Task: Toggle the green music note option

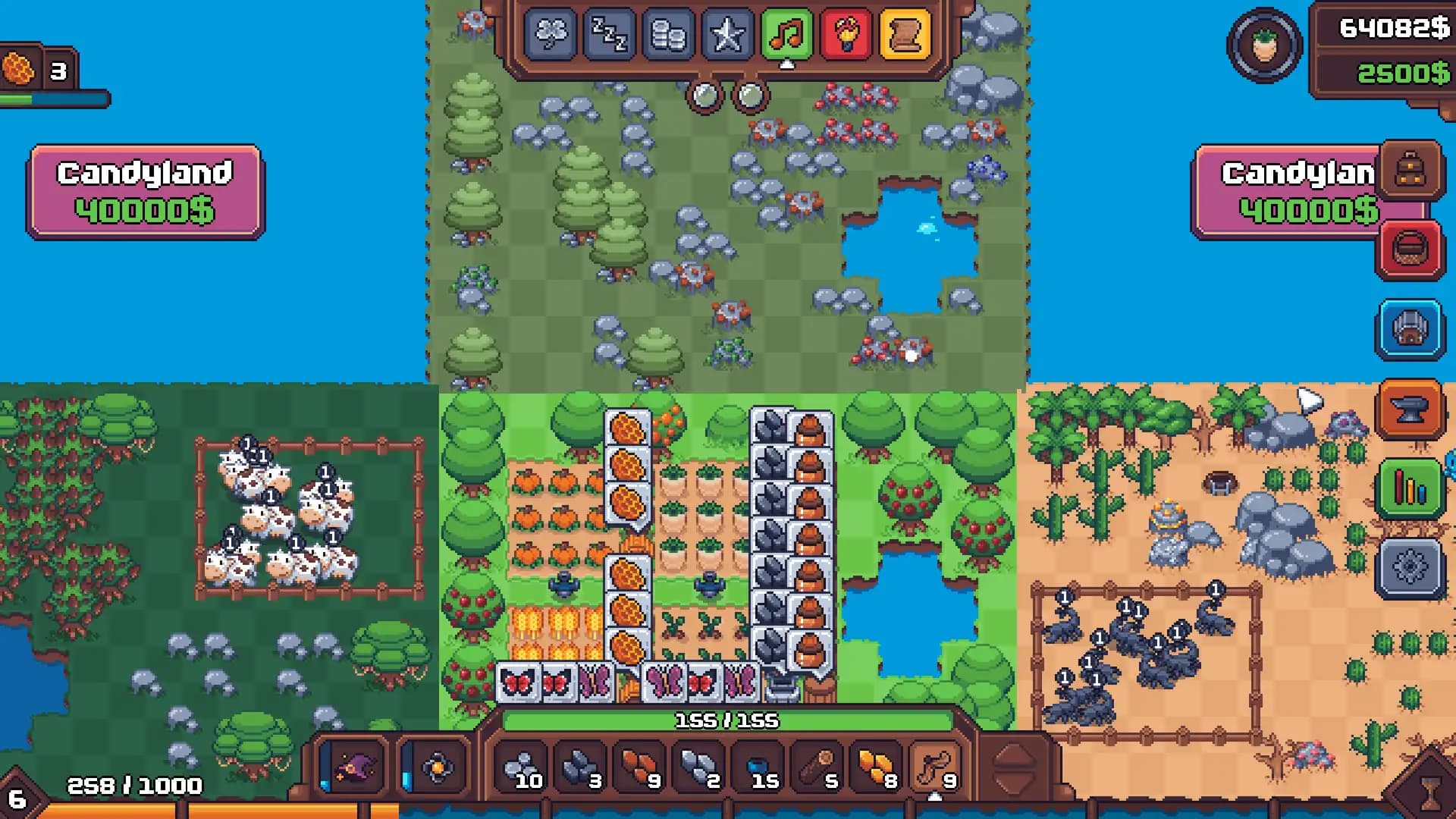Action: (786, 34)
